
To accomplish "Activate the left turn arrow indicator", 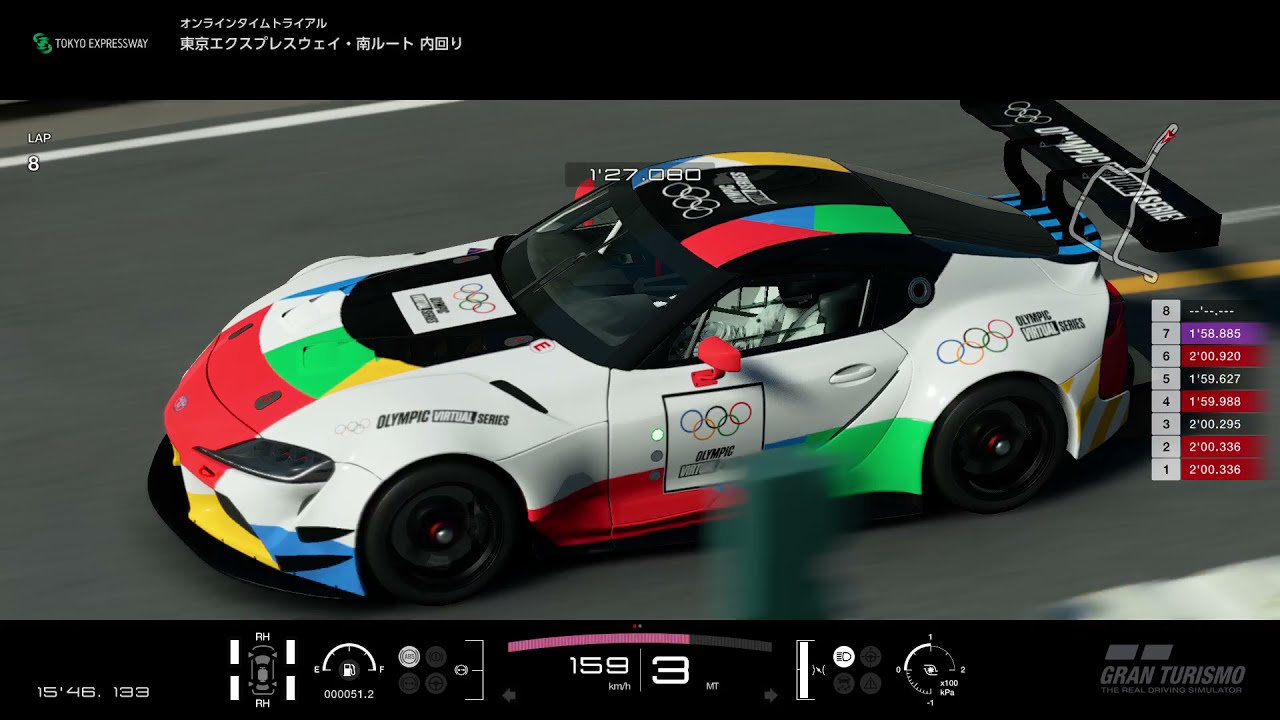I will point(508,695).
